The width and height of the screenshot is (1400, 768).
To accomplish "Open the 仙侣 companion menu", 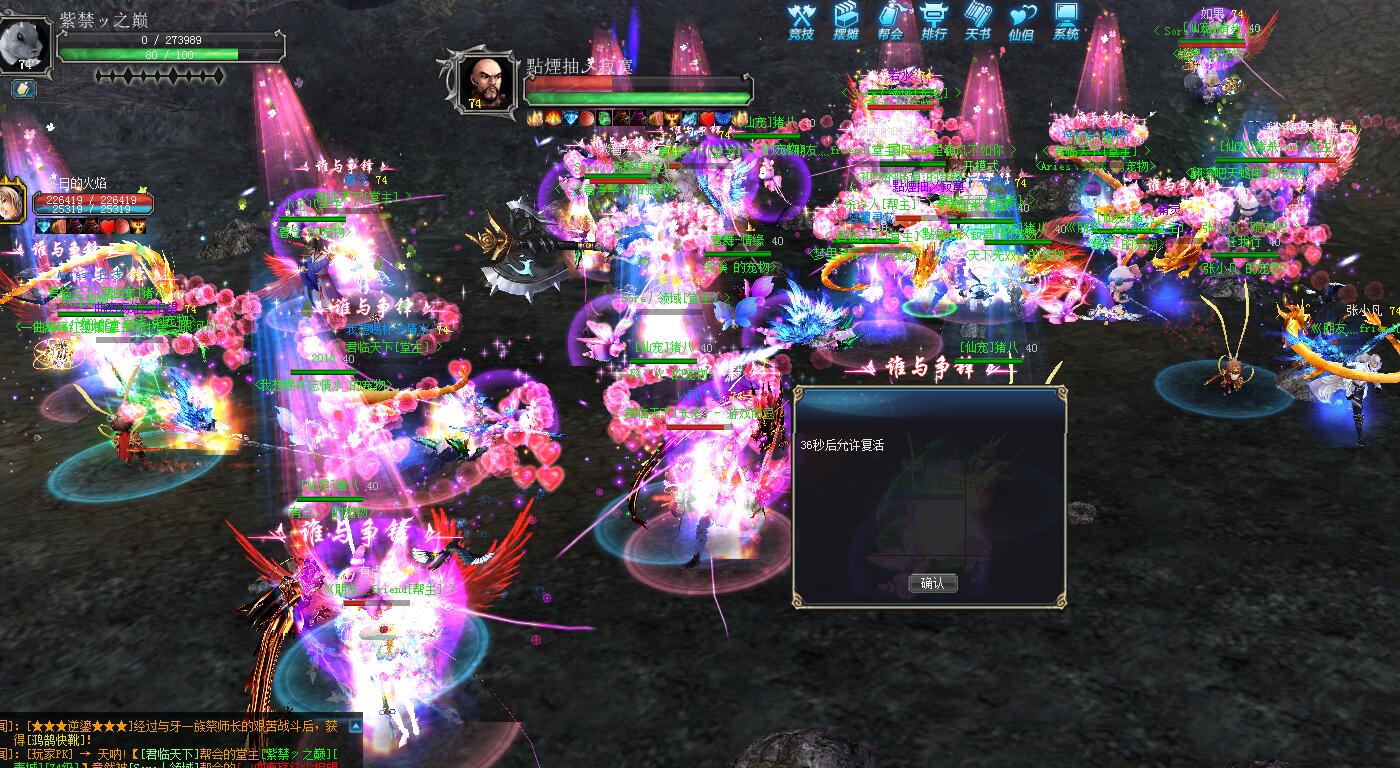I will (1021, 21).
